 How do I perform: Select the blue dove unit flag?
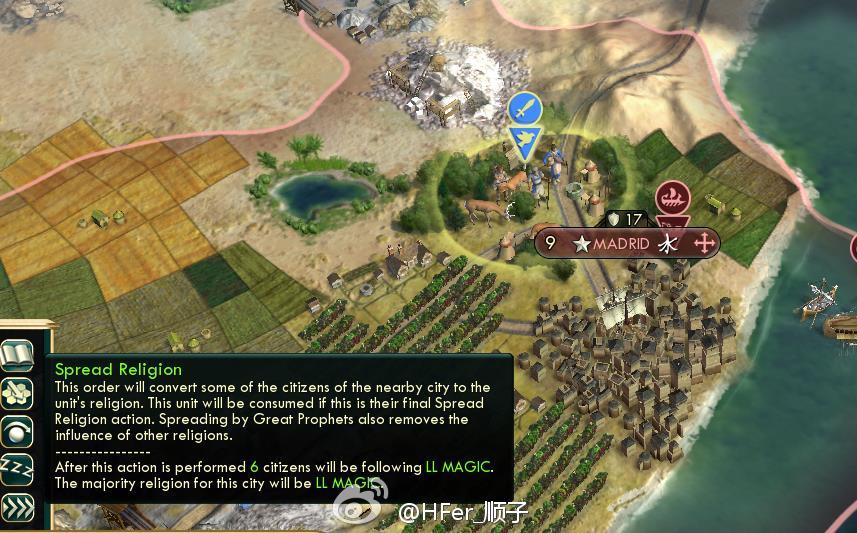[524, 140]
